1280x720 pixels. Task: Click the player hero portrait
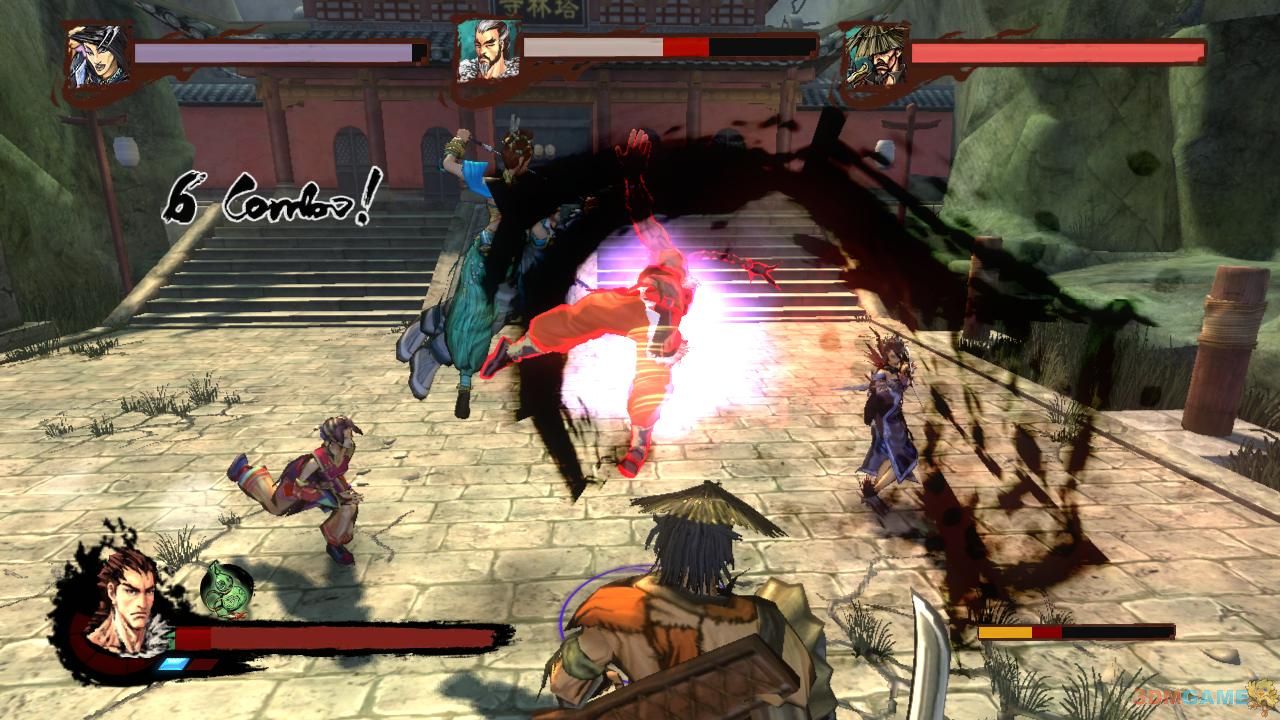coord(123,596)
